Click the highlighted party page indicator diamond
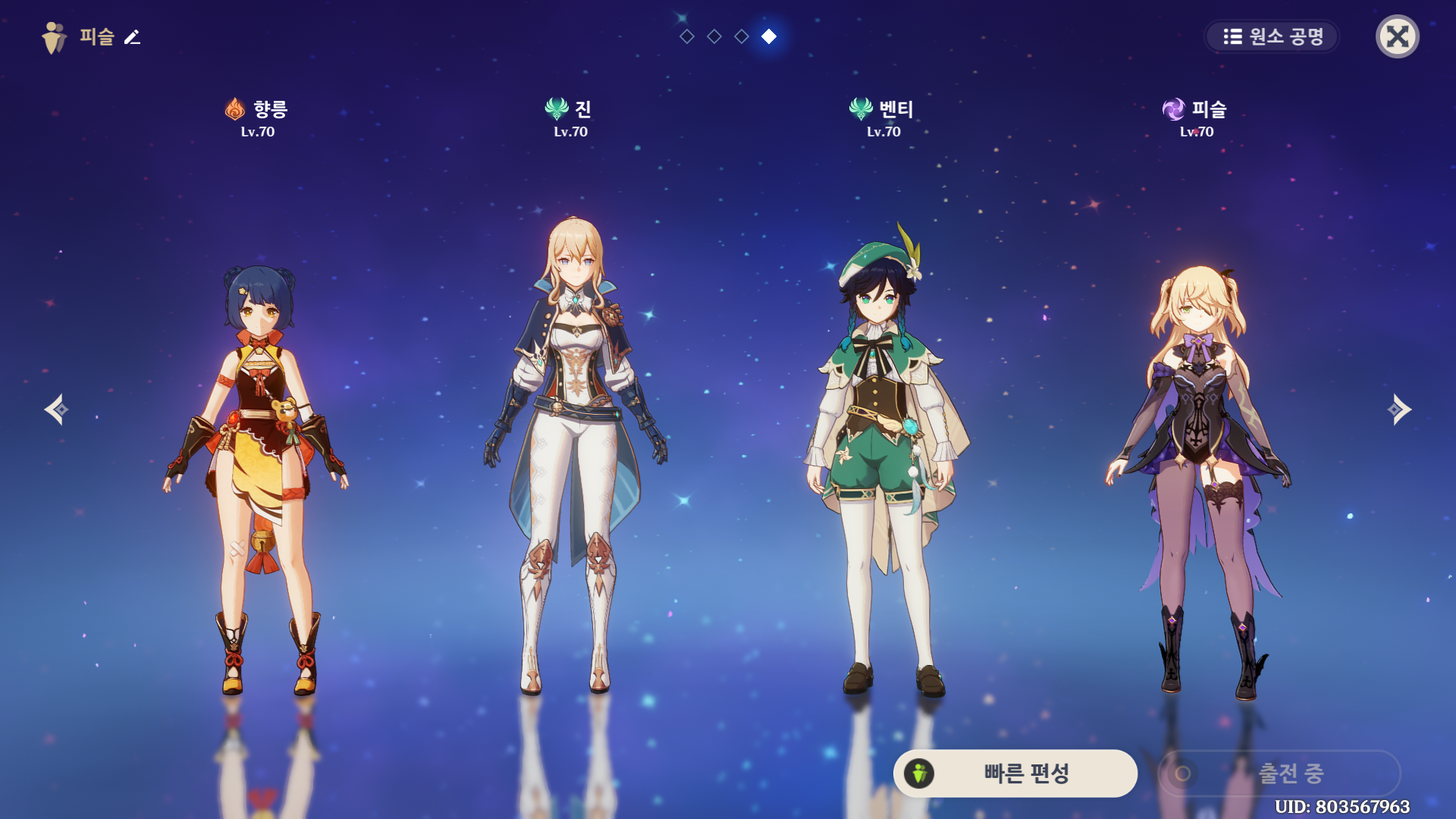 [769, 36]
